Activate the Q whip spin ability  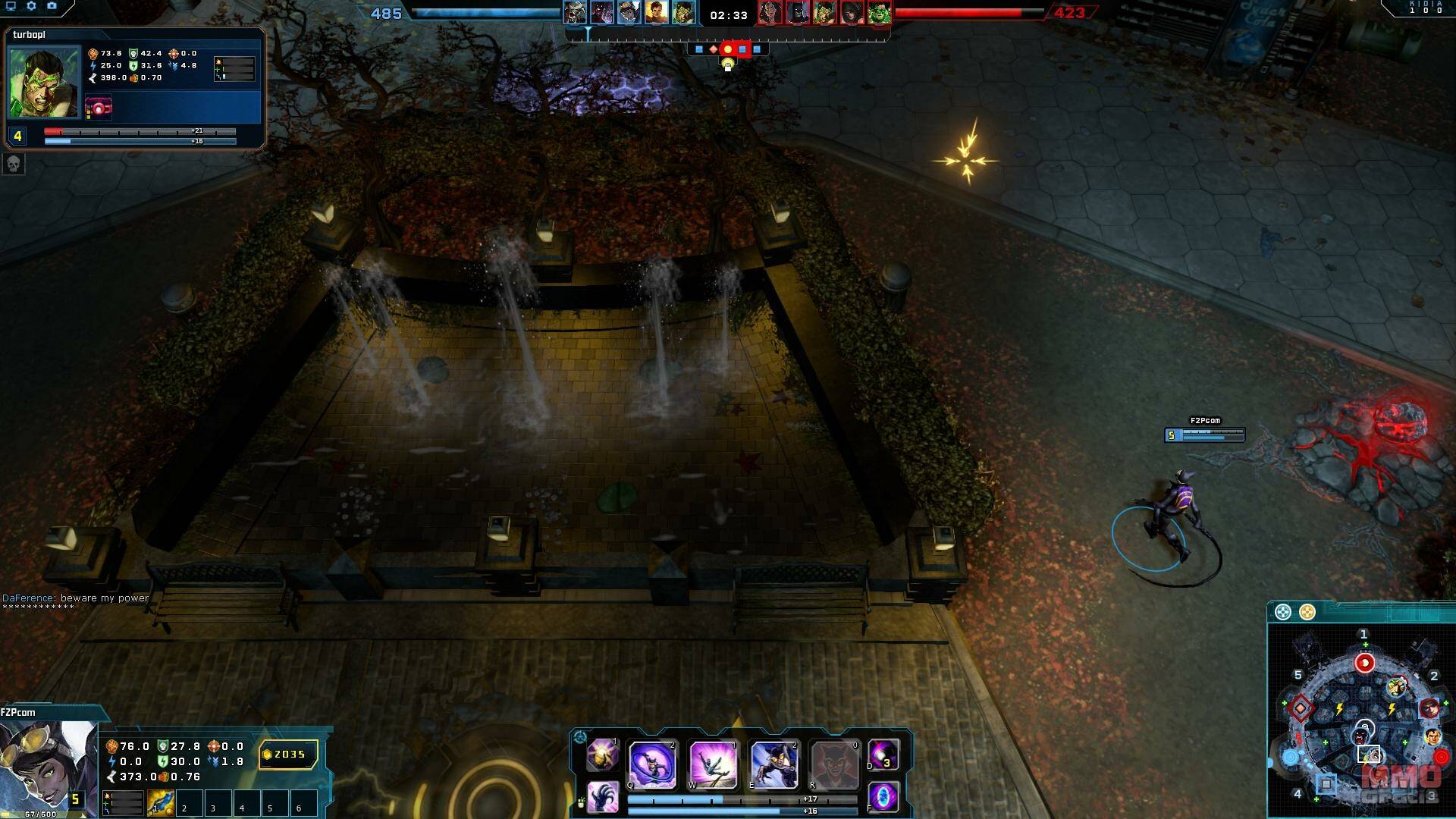pyautogui.click(x=652, y=764)
